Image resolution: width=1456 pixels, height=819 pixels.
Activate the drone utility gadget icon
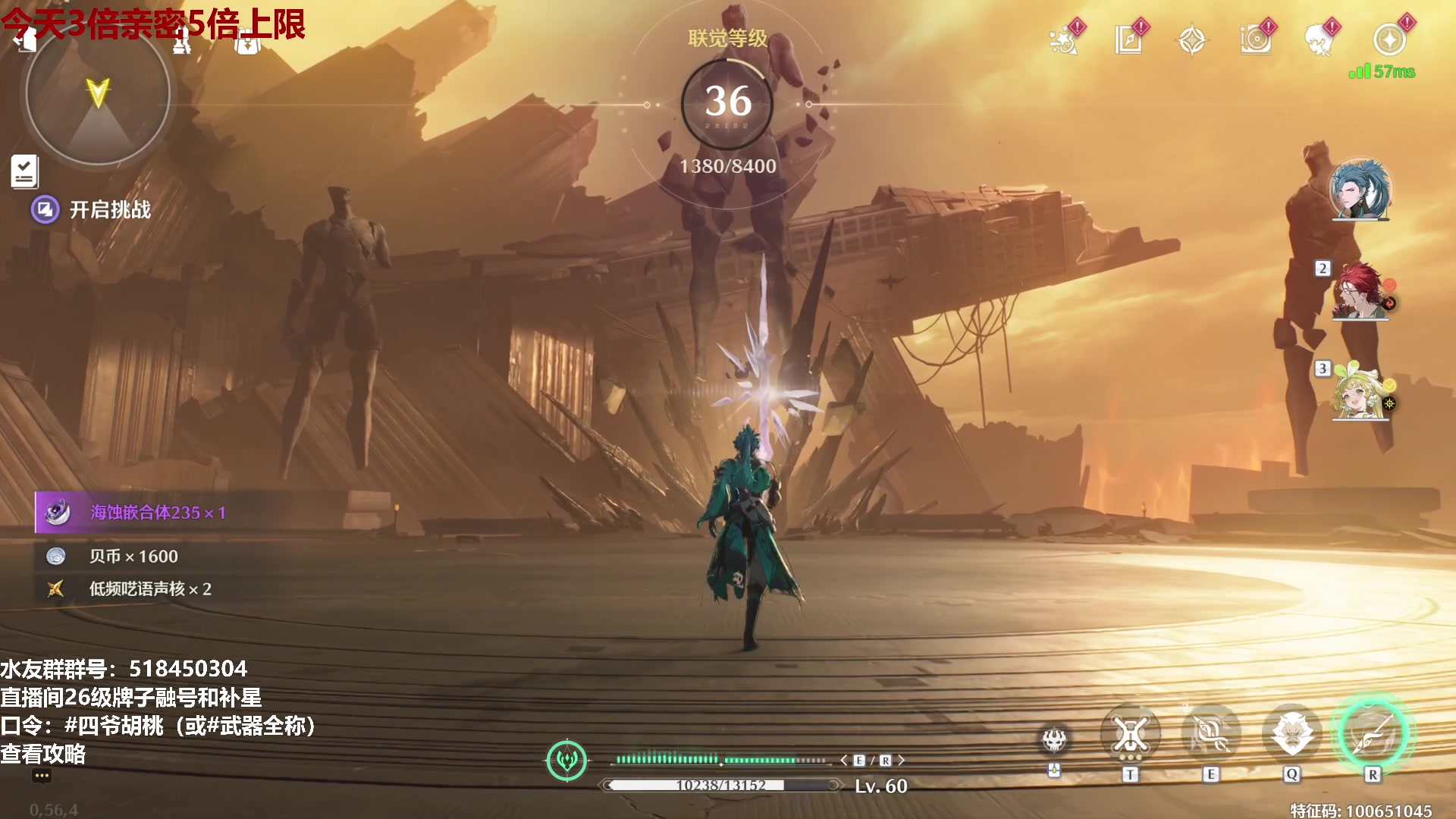point(1054,739)
